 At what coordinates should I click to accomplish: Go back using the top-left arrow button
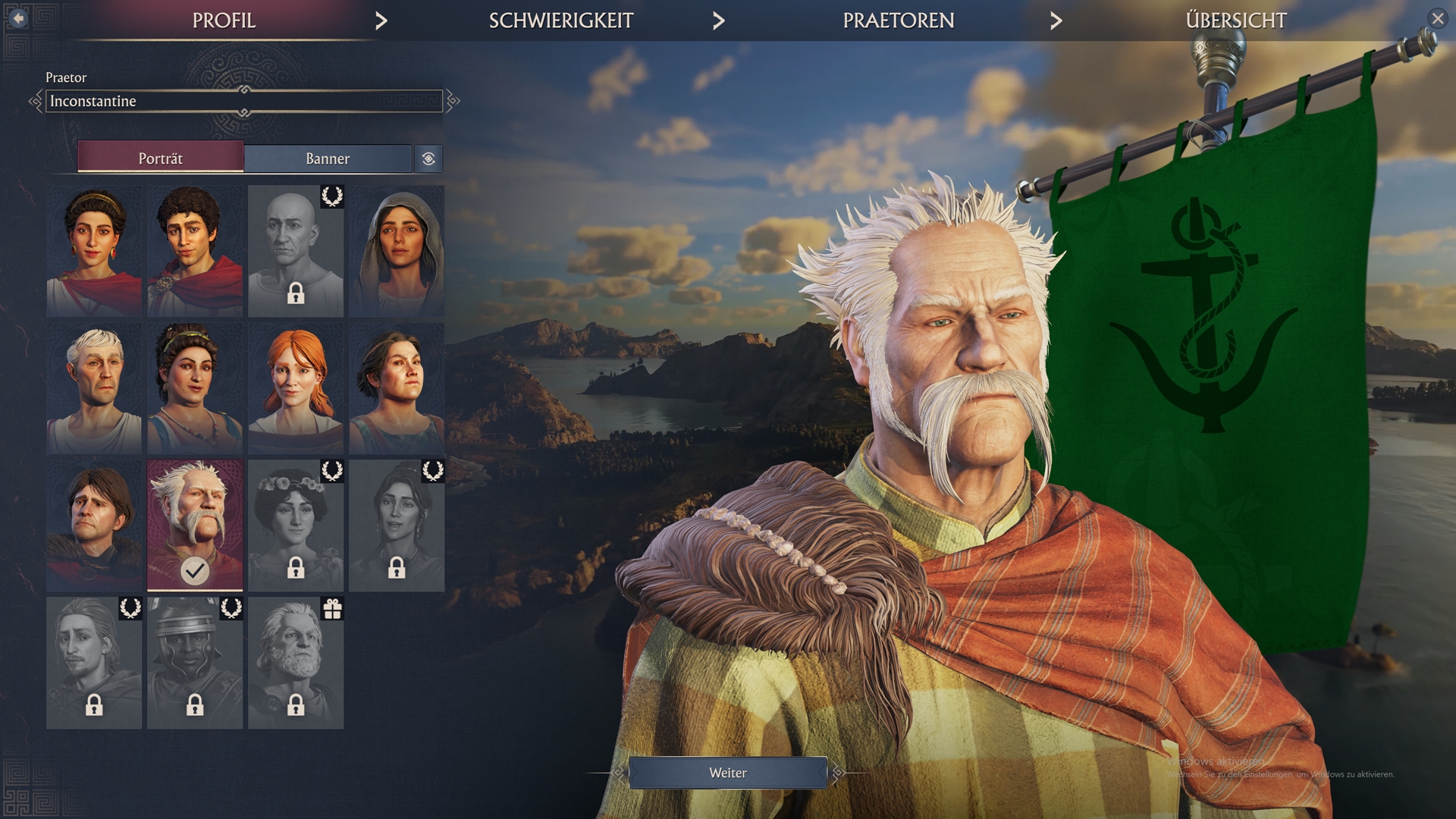(x=18, y=17)
